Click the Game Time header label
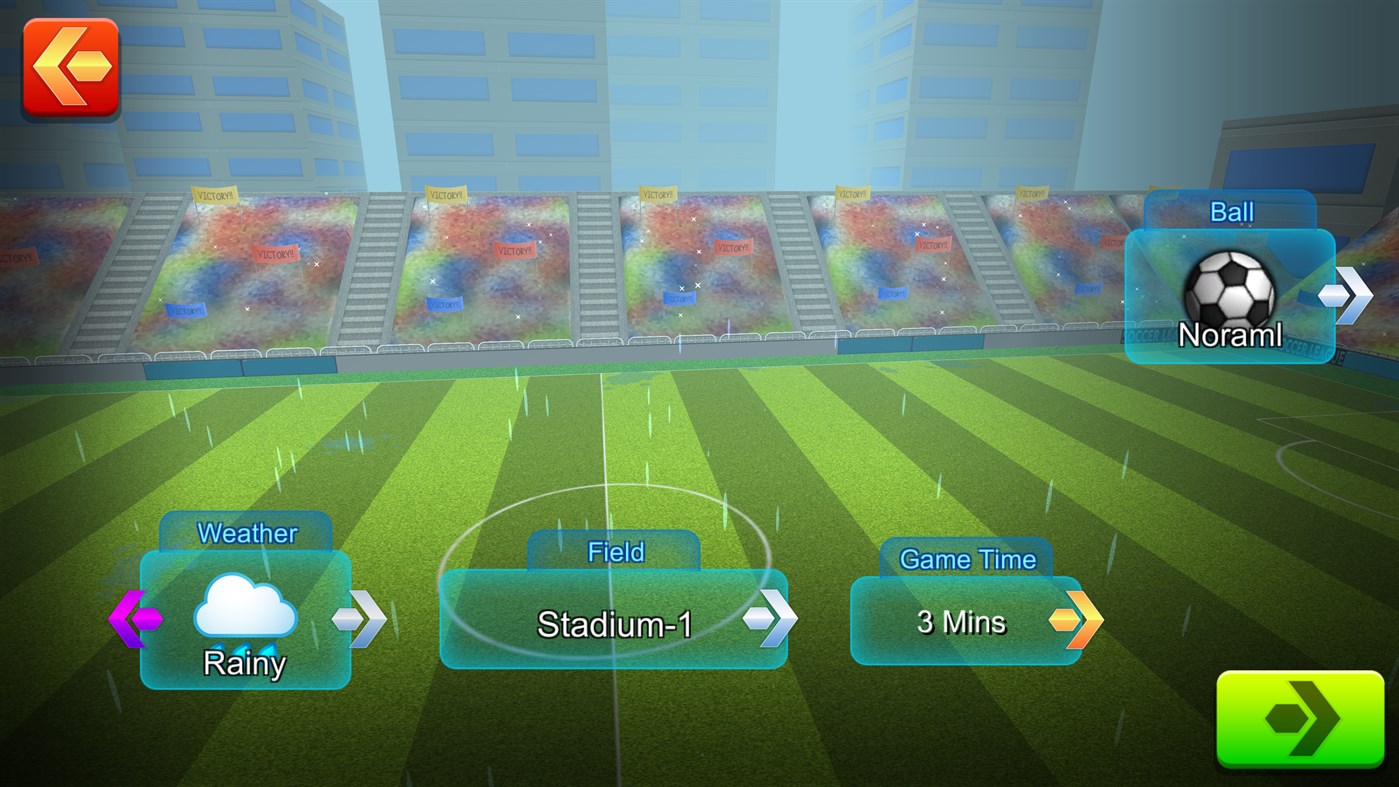The height and width of the screenshot is (787, 1399). (x=966, y=559)
